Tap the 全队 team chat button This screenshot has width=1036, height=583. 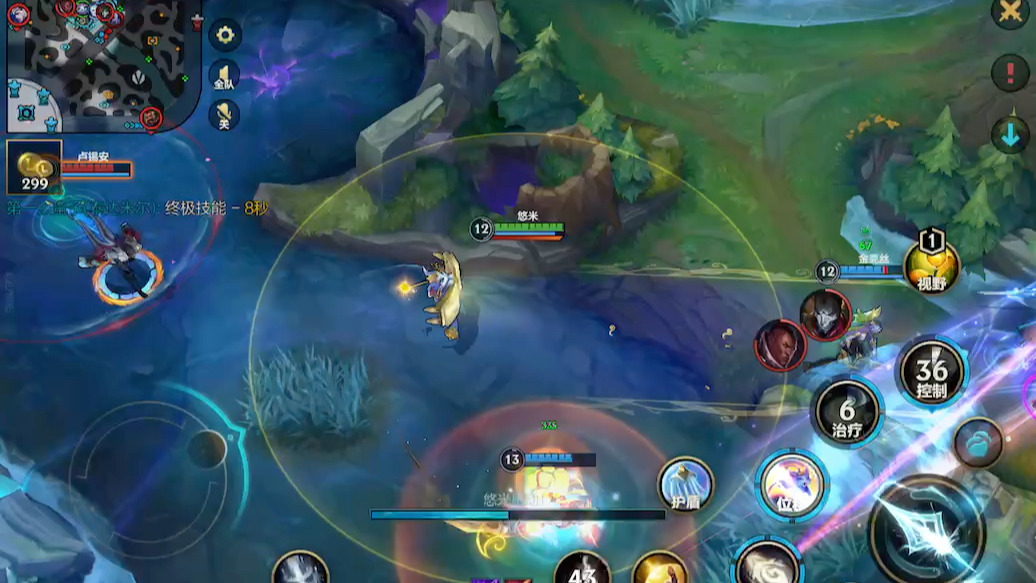[224, 75]
